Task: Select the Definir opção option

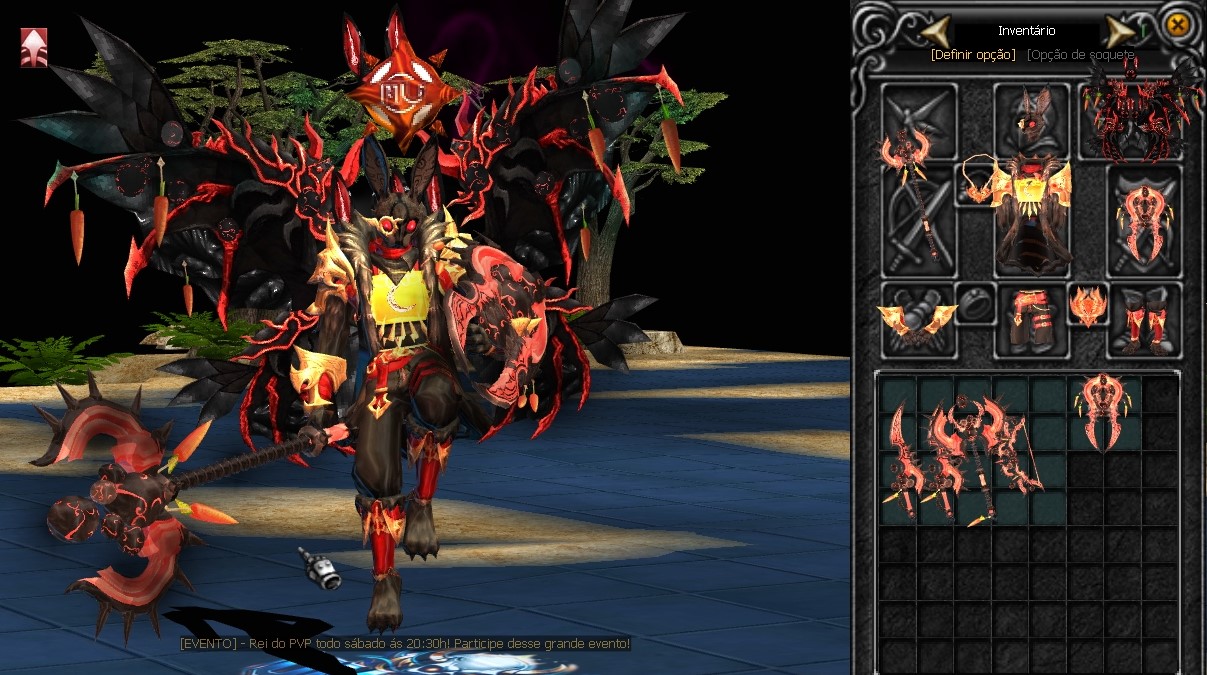Action: coord(973,54)
